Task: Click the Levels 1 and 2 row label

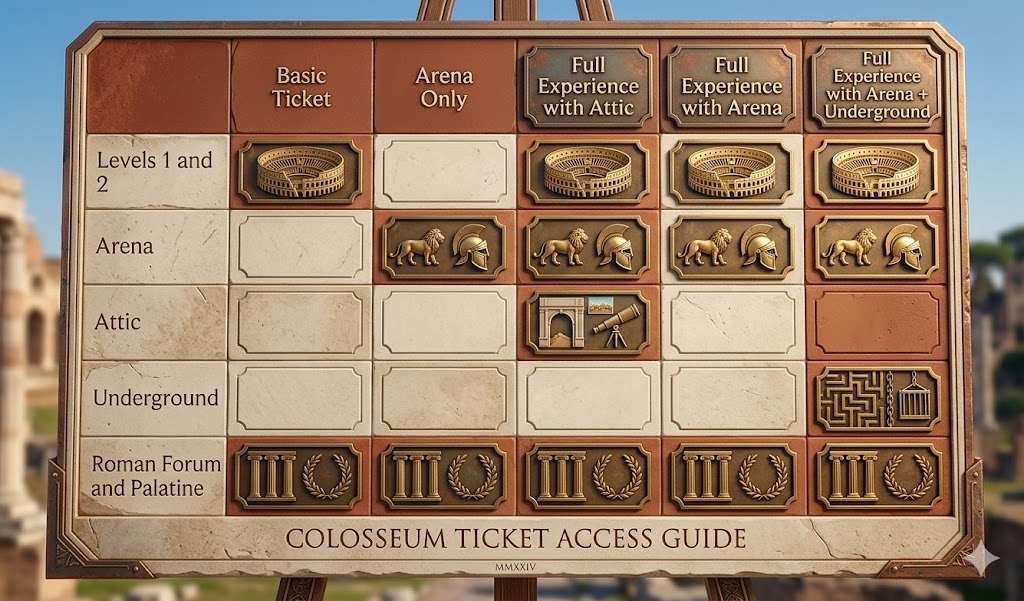Action: [154, 171]
